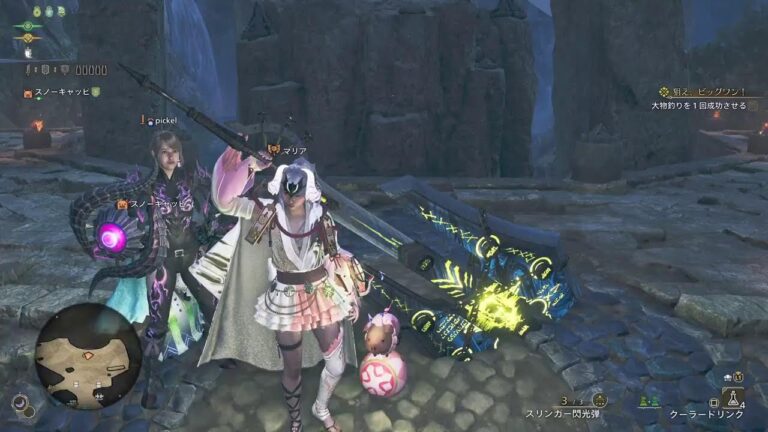Open the circular minimap
This screenshot has width=768, height=432.
pos(87,356)
